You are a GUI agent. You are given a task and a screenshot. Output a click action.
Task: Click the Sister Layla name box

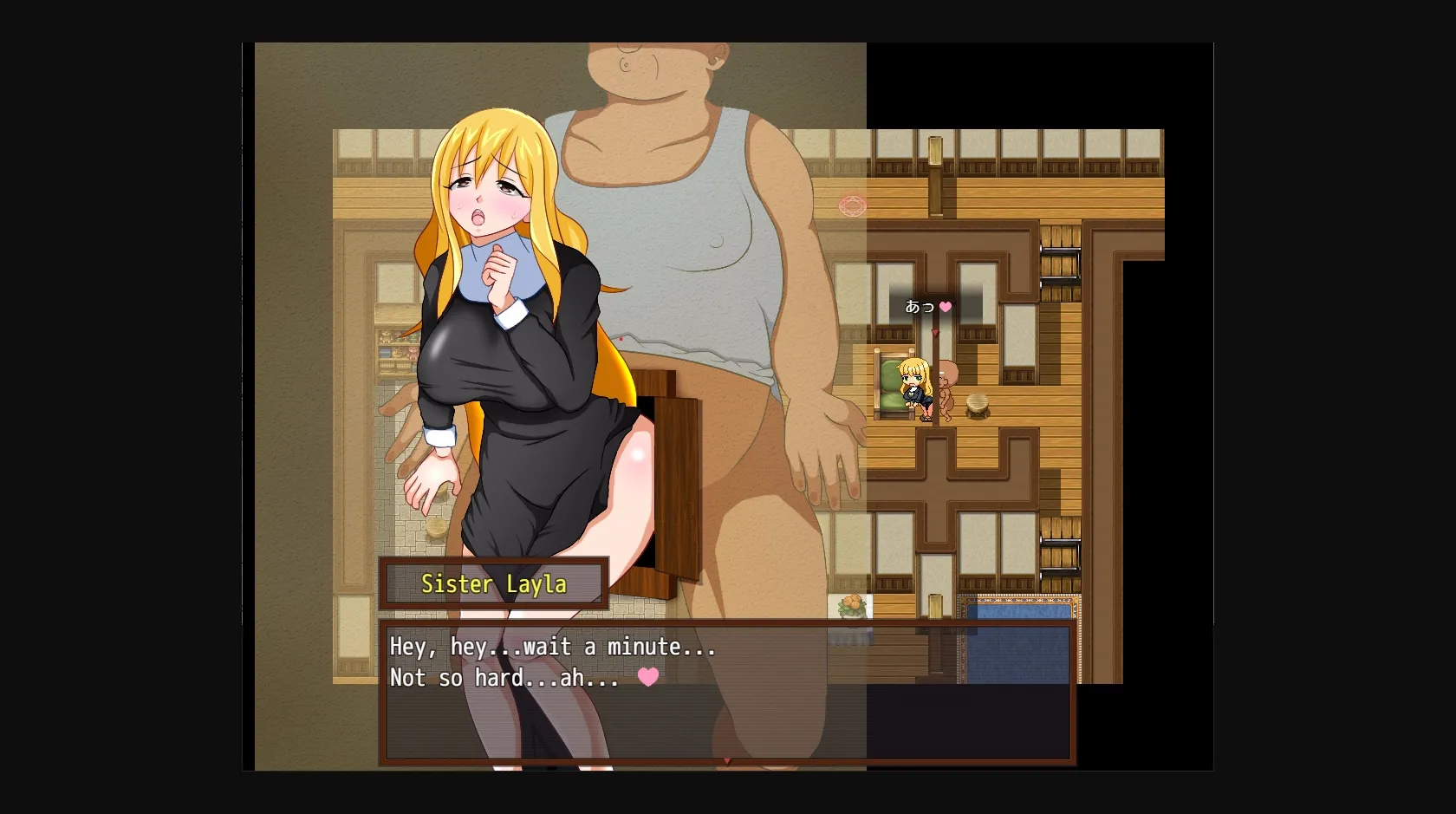[x=492, y=584]
